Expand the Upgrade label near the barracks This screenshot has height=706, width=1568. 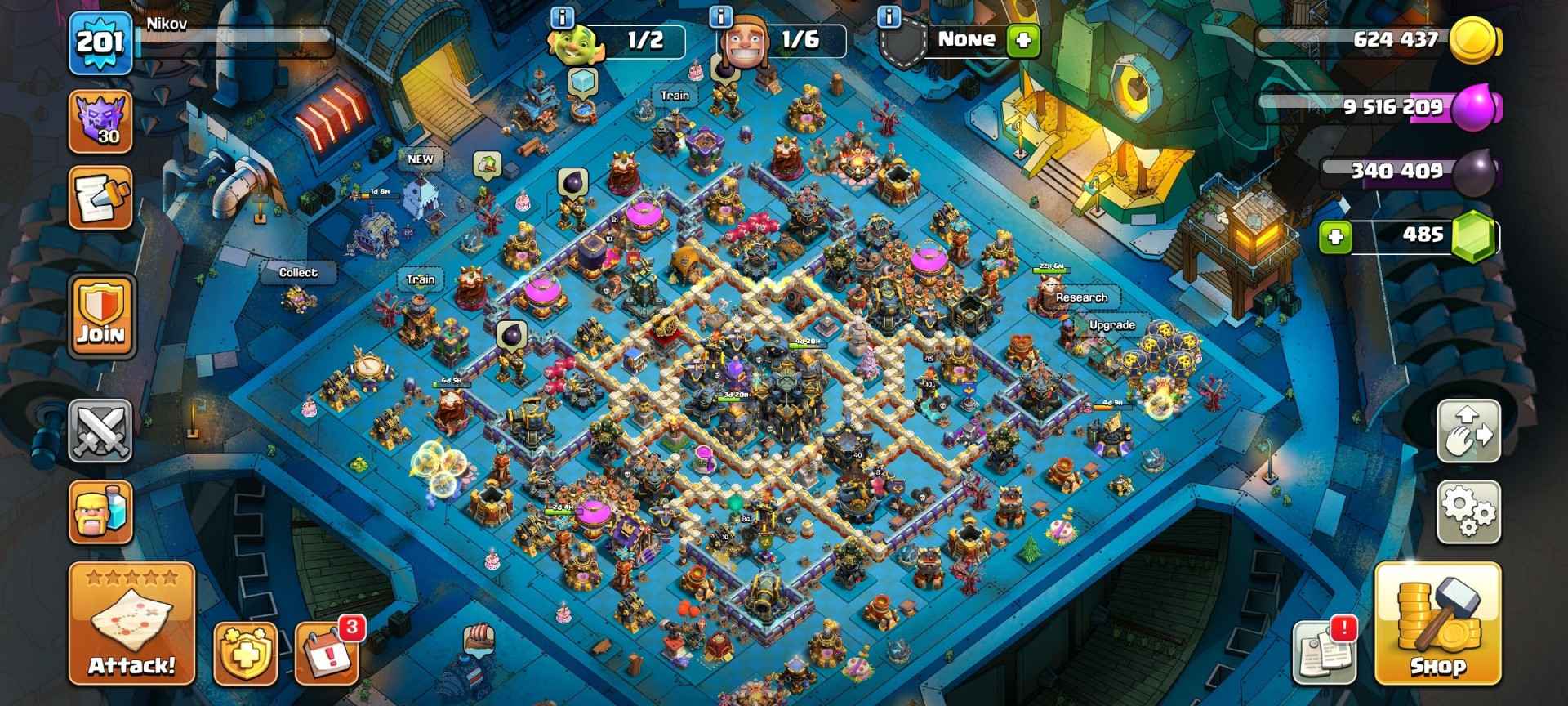[x=1112, y=324]
